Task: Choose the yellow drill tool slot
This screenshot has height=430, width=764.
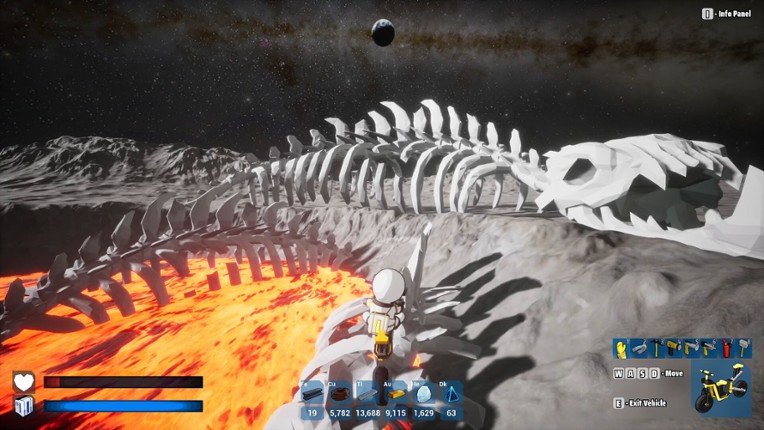Action: 673,348
